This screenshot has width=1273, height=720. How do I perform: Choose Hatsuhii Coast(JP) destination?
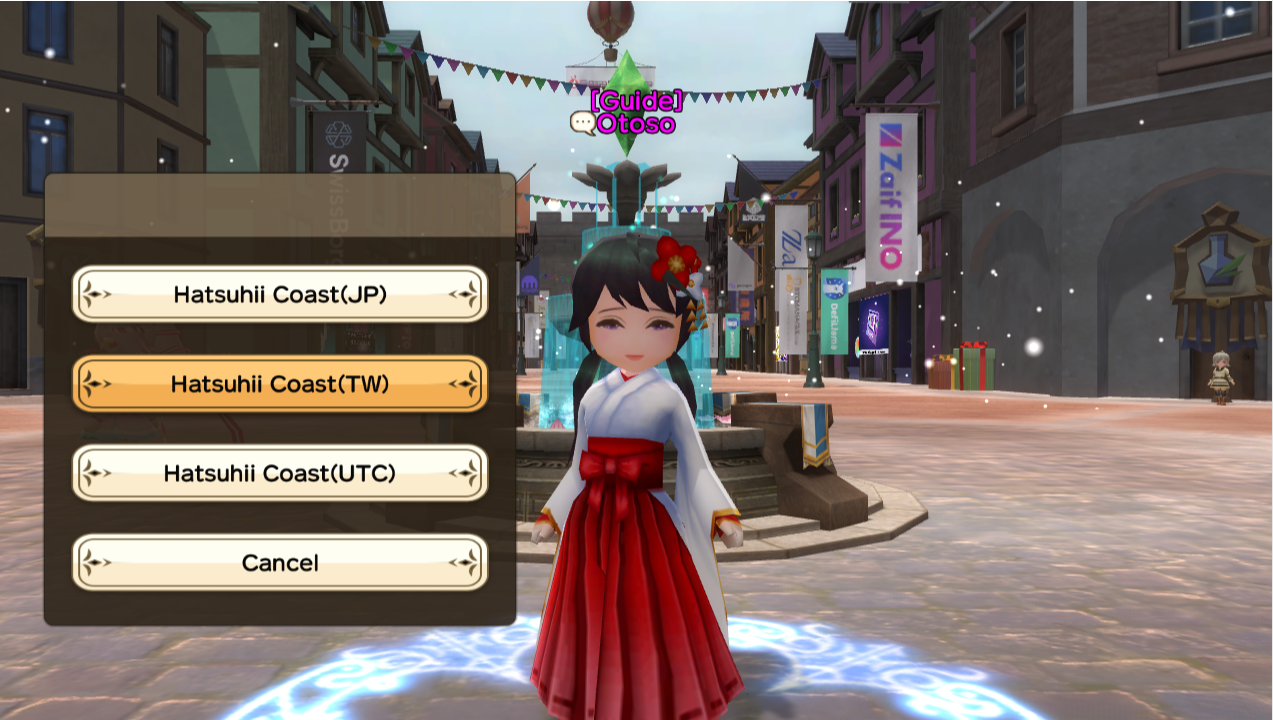280,294
